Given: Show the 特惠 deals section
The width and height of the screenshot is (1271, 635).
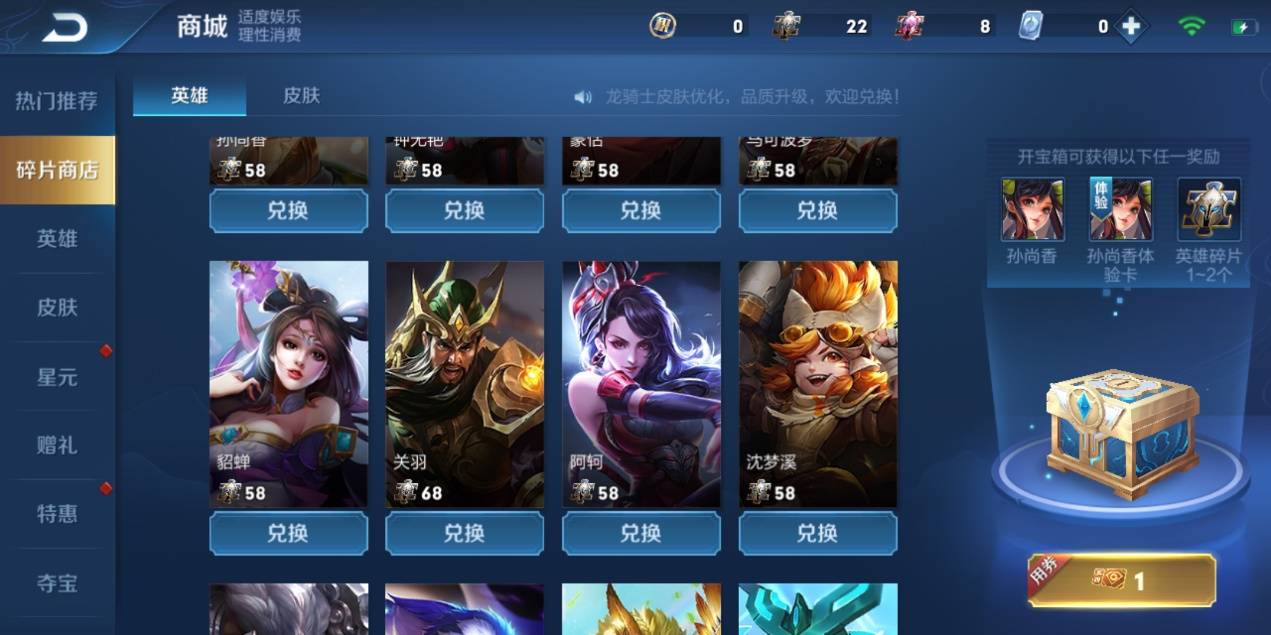Looking at the screenshot, I should 57,514.
